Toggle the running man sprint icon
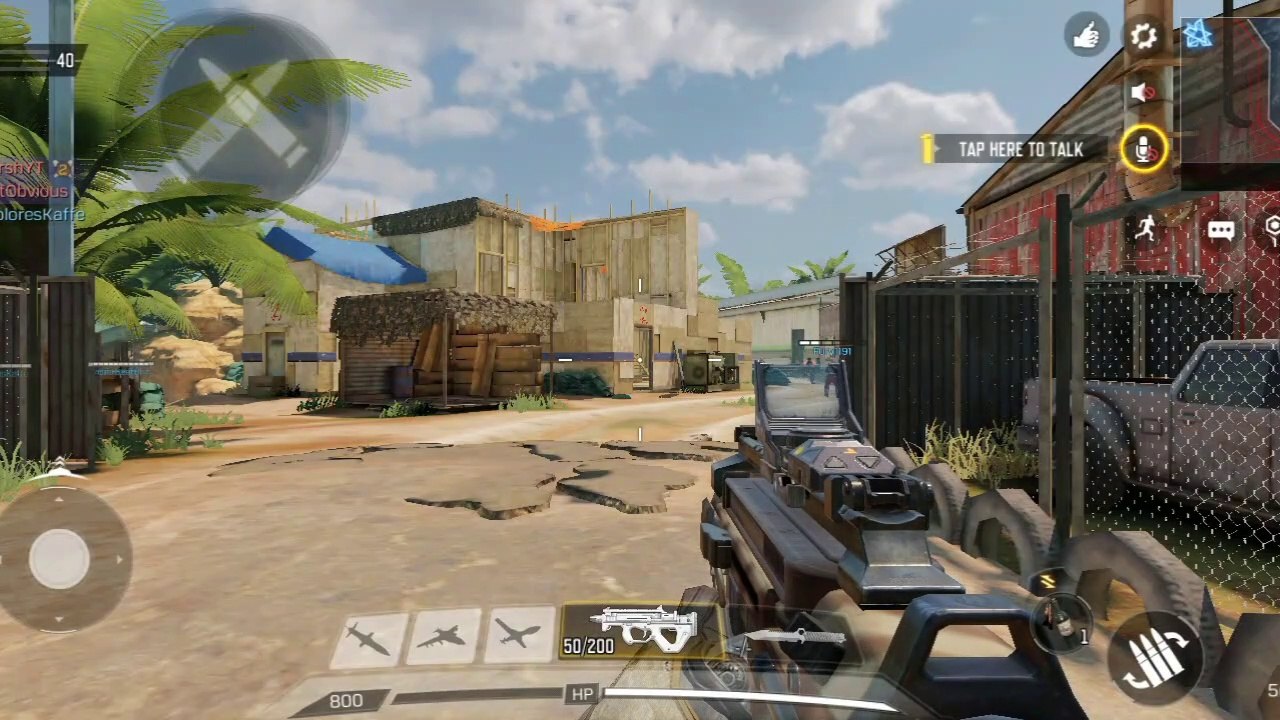Screen dimensions: 1280x720 click(1145, 229)
